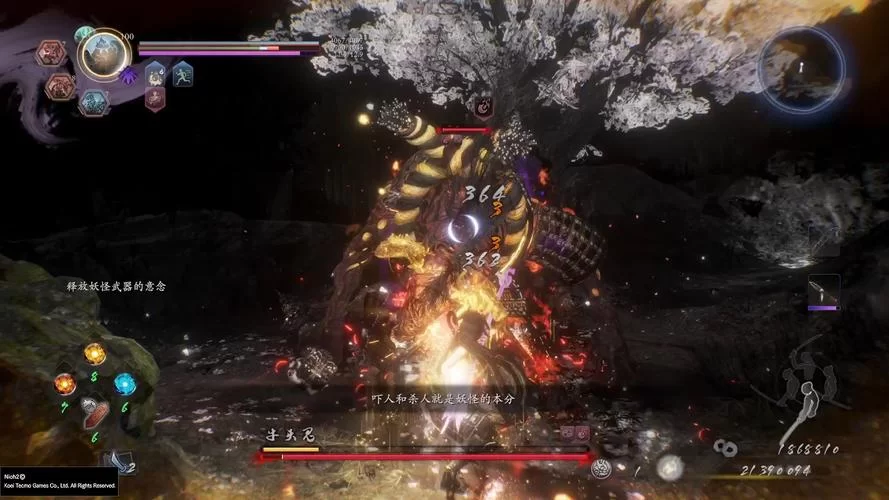
Task: Select the equipped weapon slot with purple bar
Action: coord(824,292)
